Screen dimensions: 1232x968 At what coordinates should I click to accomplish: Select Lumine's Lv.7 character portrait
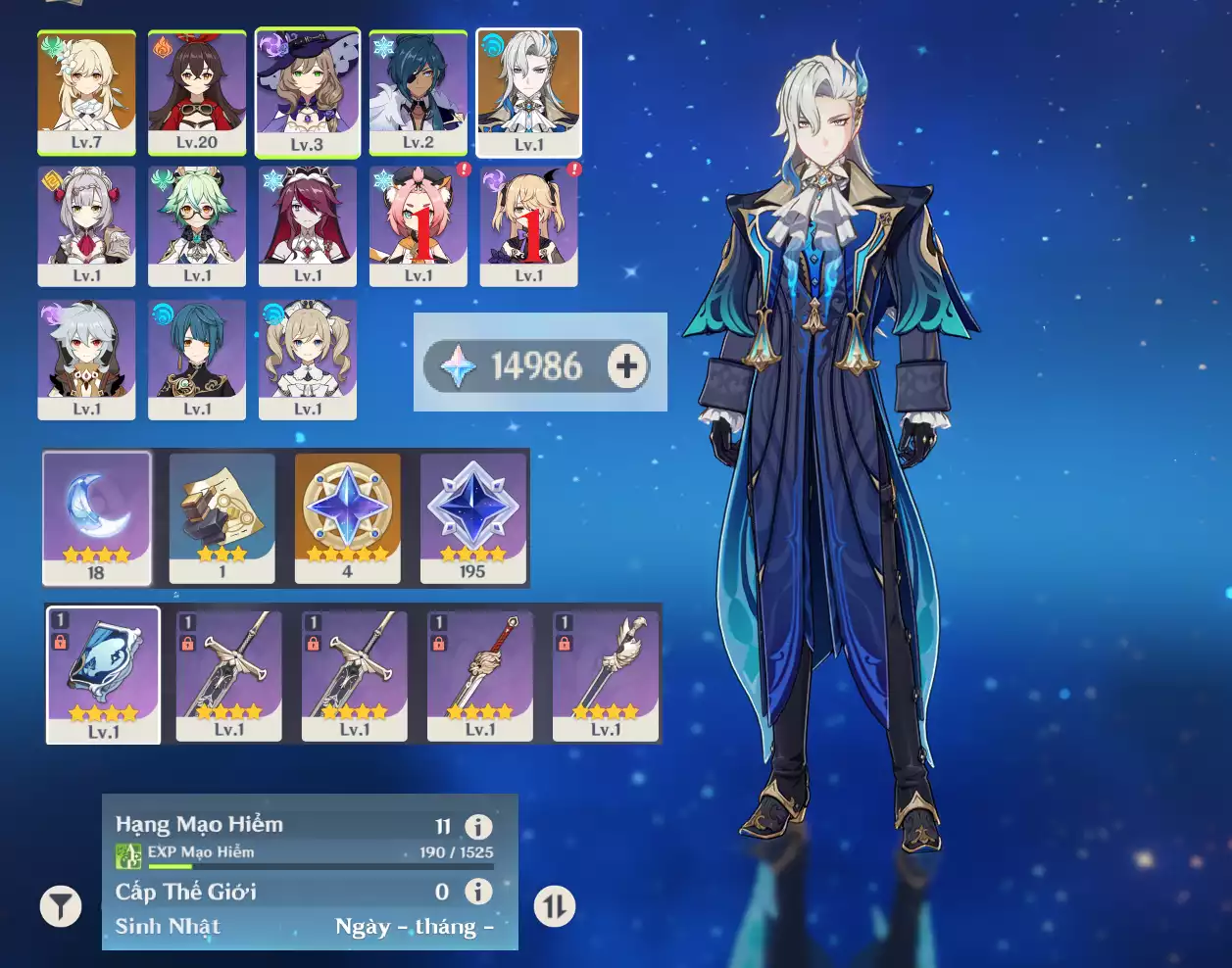[x=86, y=92]
